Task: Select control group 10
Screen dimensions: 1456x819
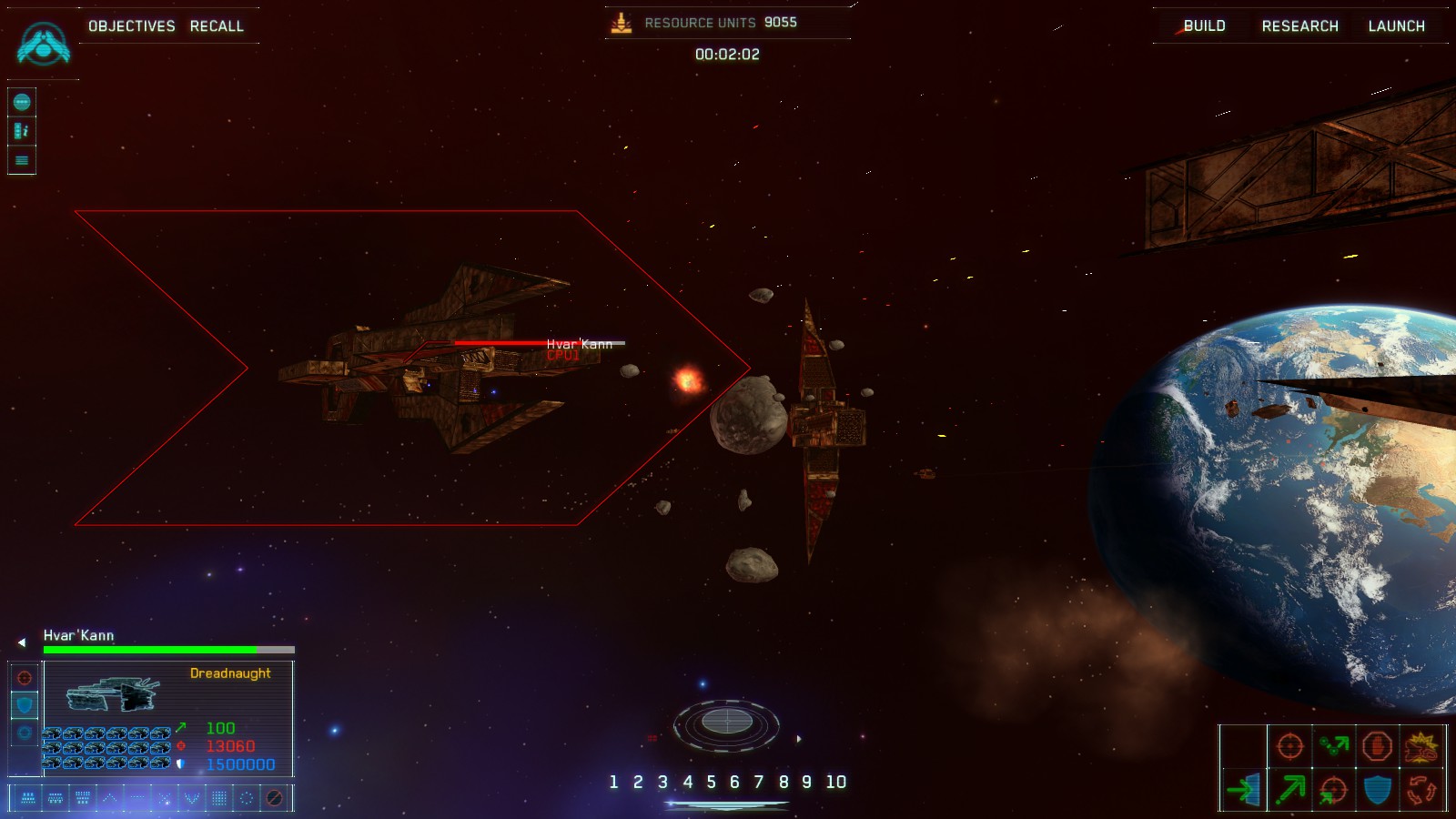Action: [835, 782]
